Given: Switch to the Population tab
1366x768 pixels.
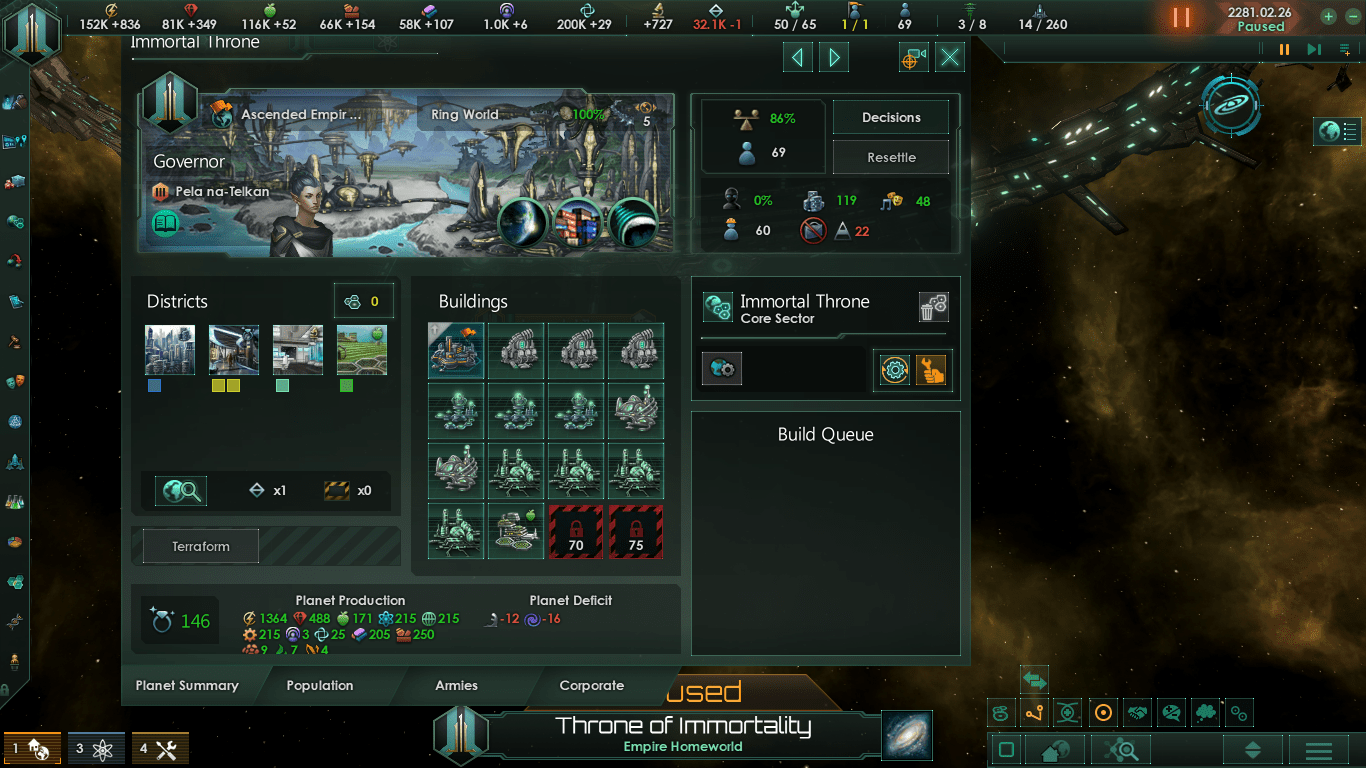Looking at the screenshot, I should point(320,686).
